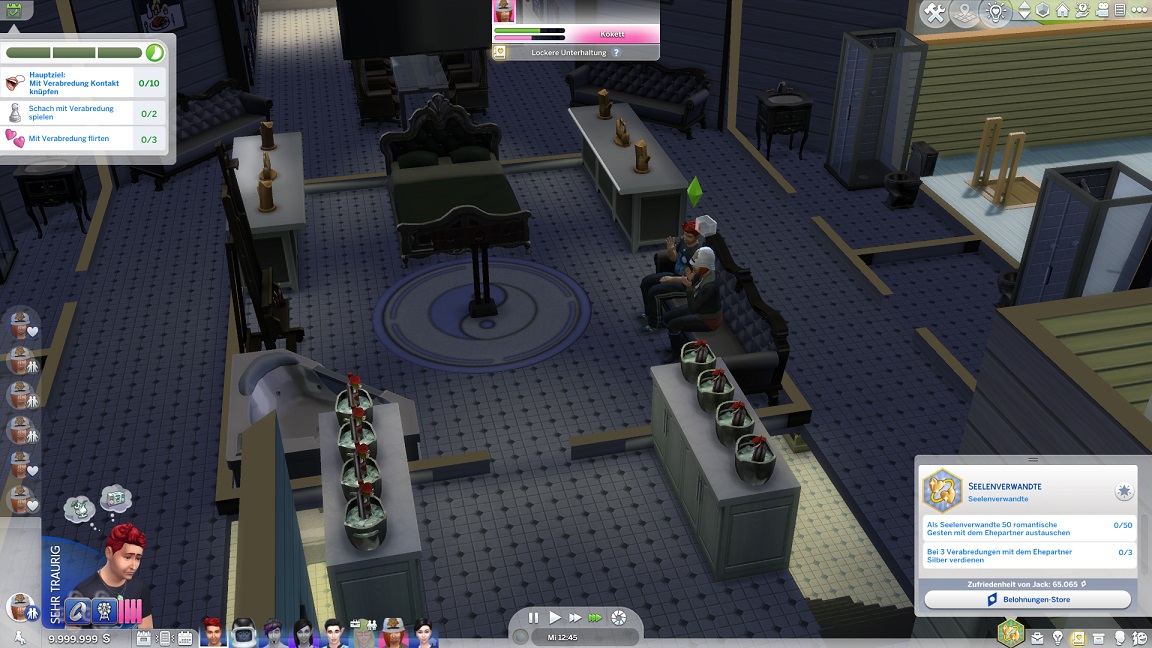Open the map view button
Viewport: 1152px width, 648px height.
coord(966,13)
